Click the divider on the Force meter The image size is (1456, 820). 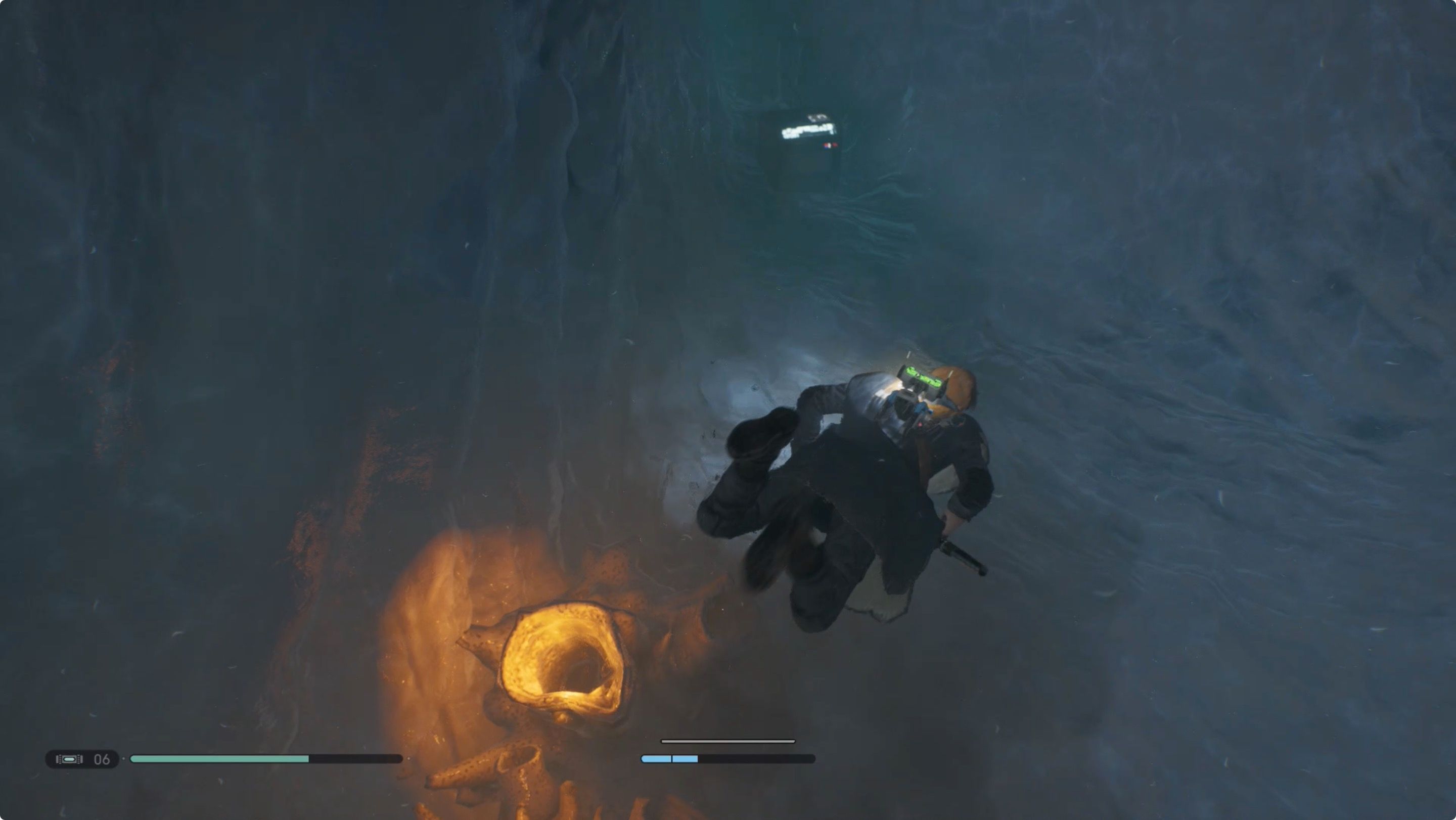pos(671,760)
